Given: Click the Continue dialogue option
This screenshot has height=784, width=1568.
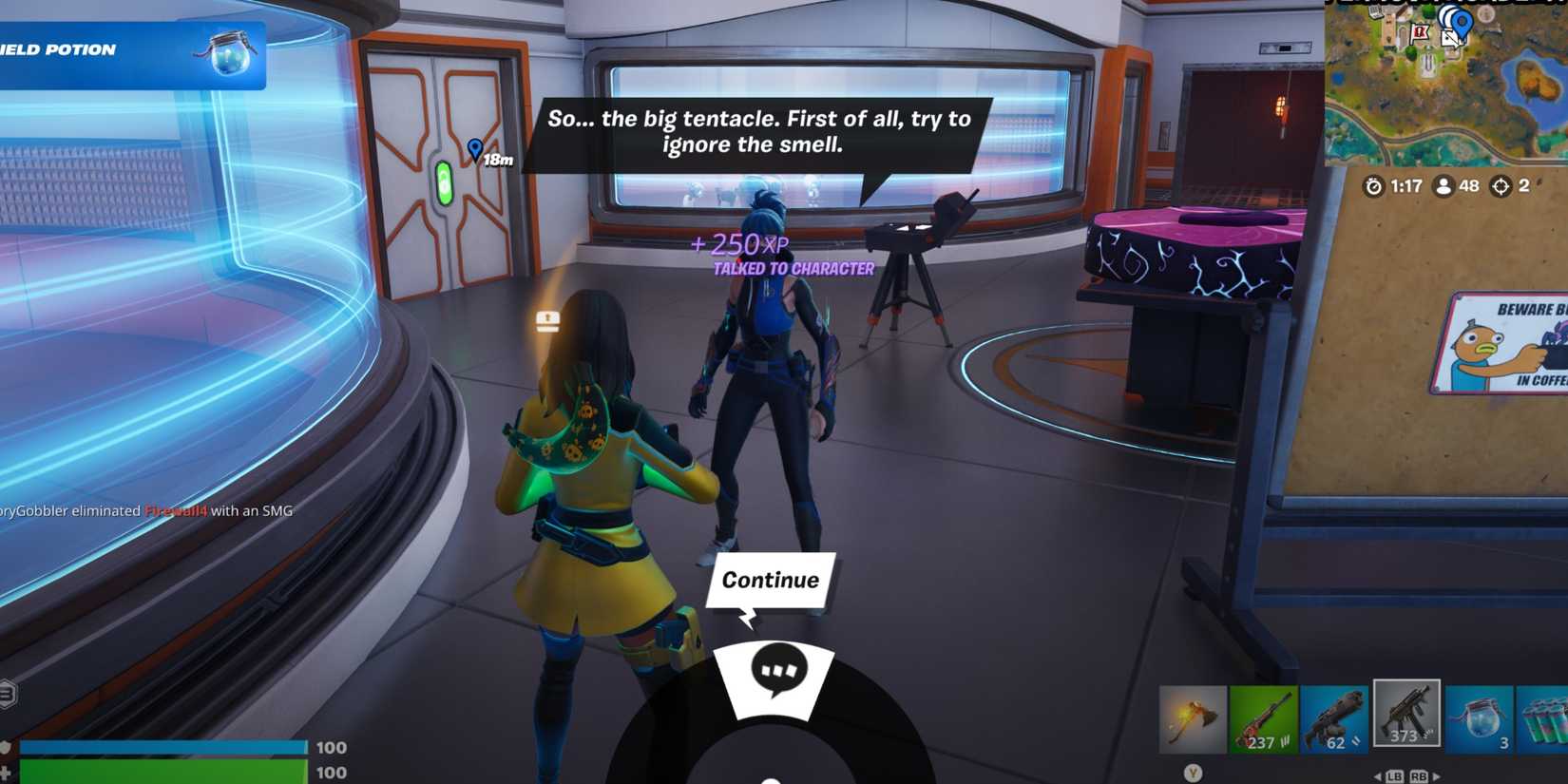Looking at the screenshot, I should click(x=770, y=579).
